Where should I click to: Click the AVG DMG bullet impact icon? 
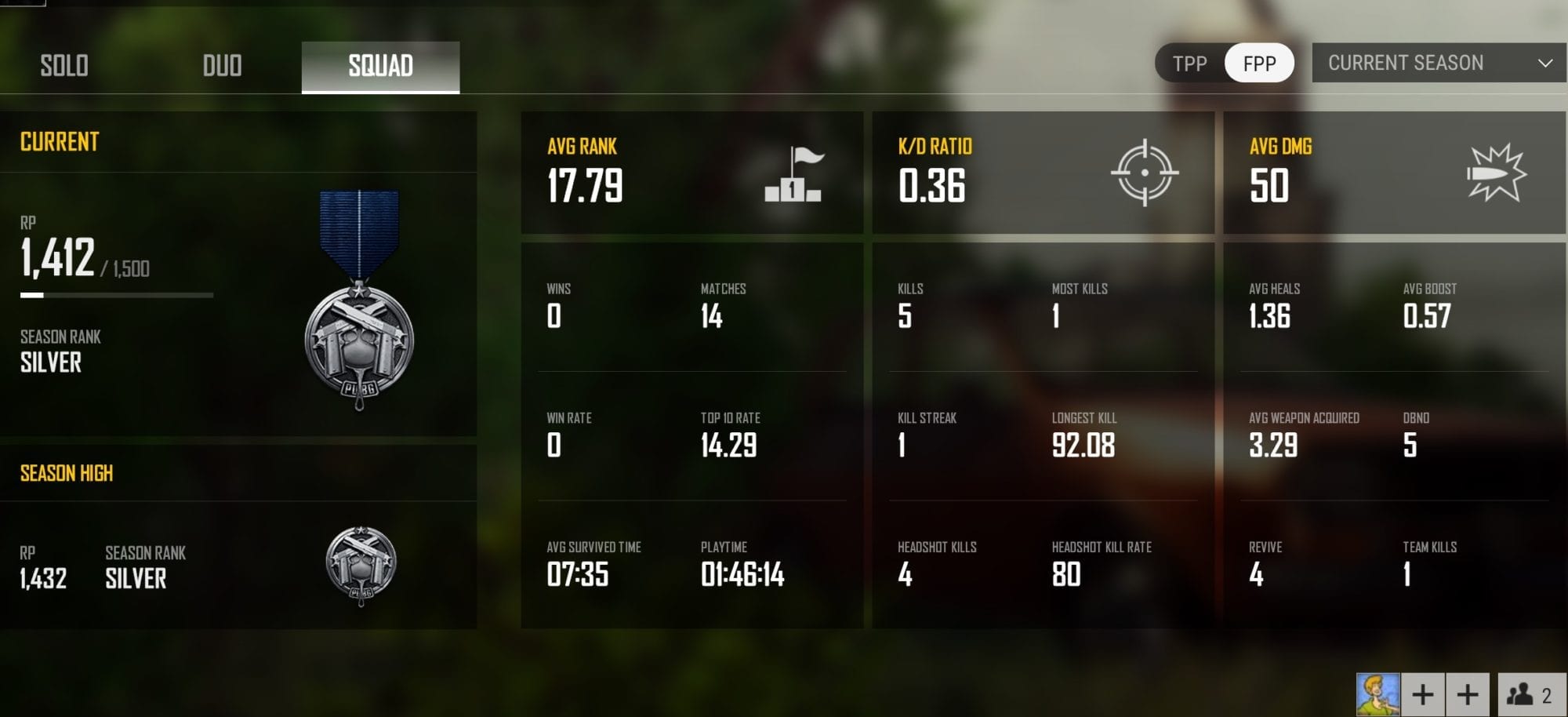[1496, 174]
